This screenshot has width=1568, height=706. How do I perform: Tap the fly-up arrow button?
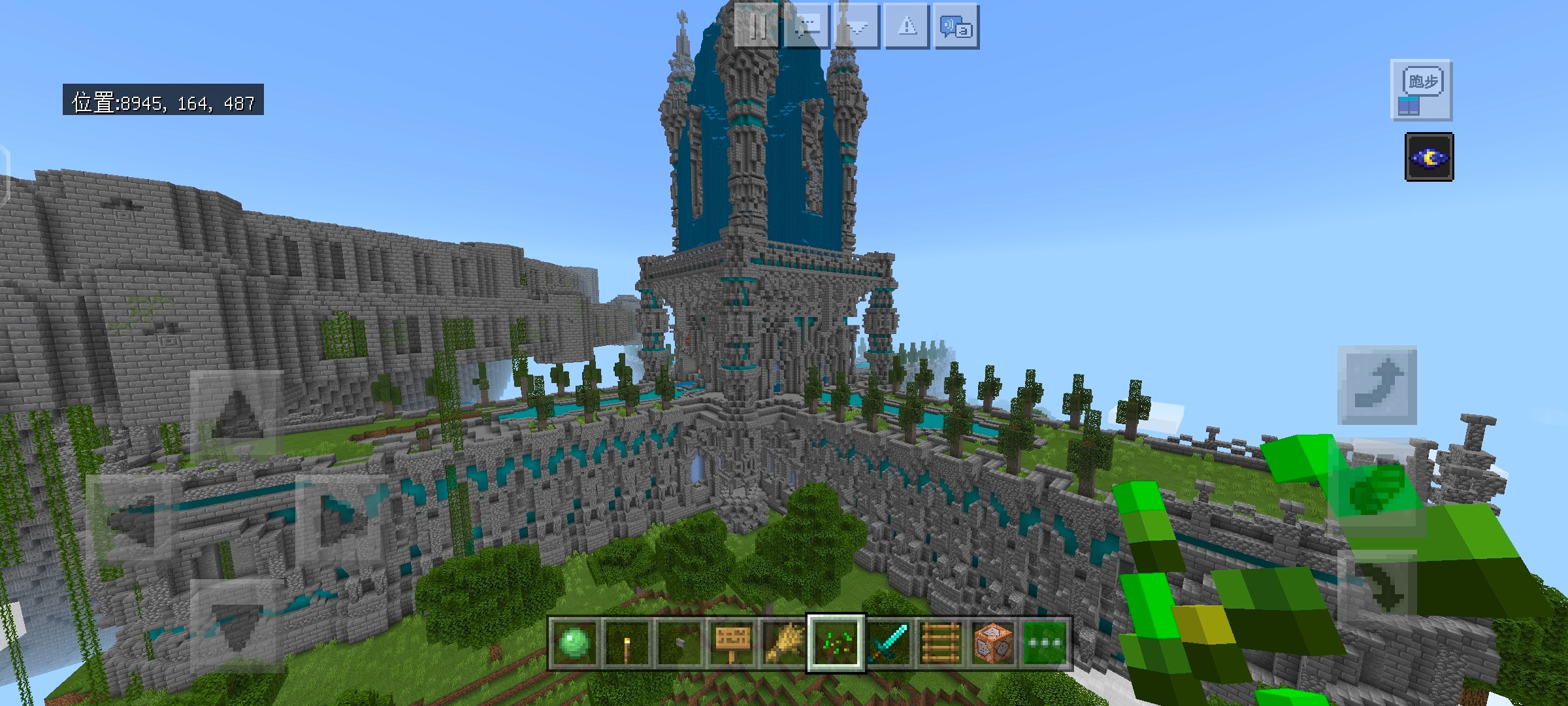click(x=1377, y=386)
